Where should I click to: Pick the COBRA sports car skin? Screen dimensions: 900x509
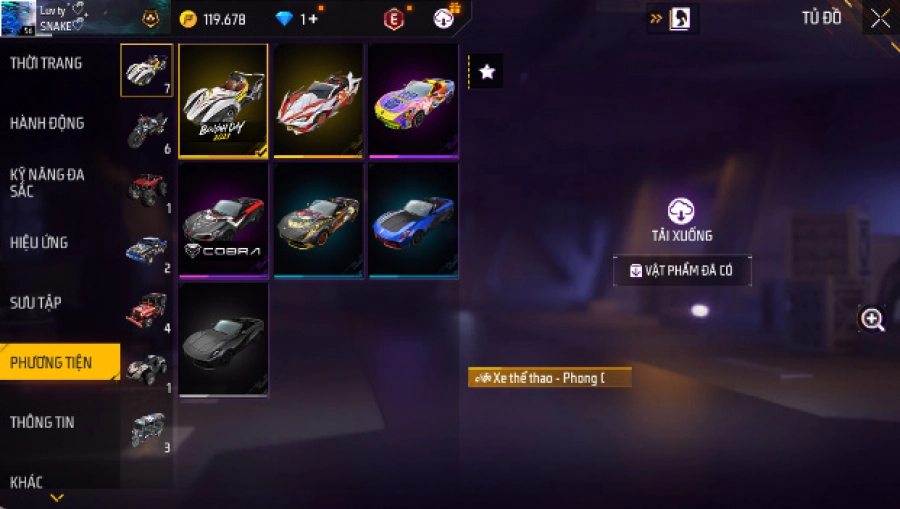tap(223, 220)
